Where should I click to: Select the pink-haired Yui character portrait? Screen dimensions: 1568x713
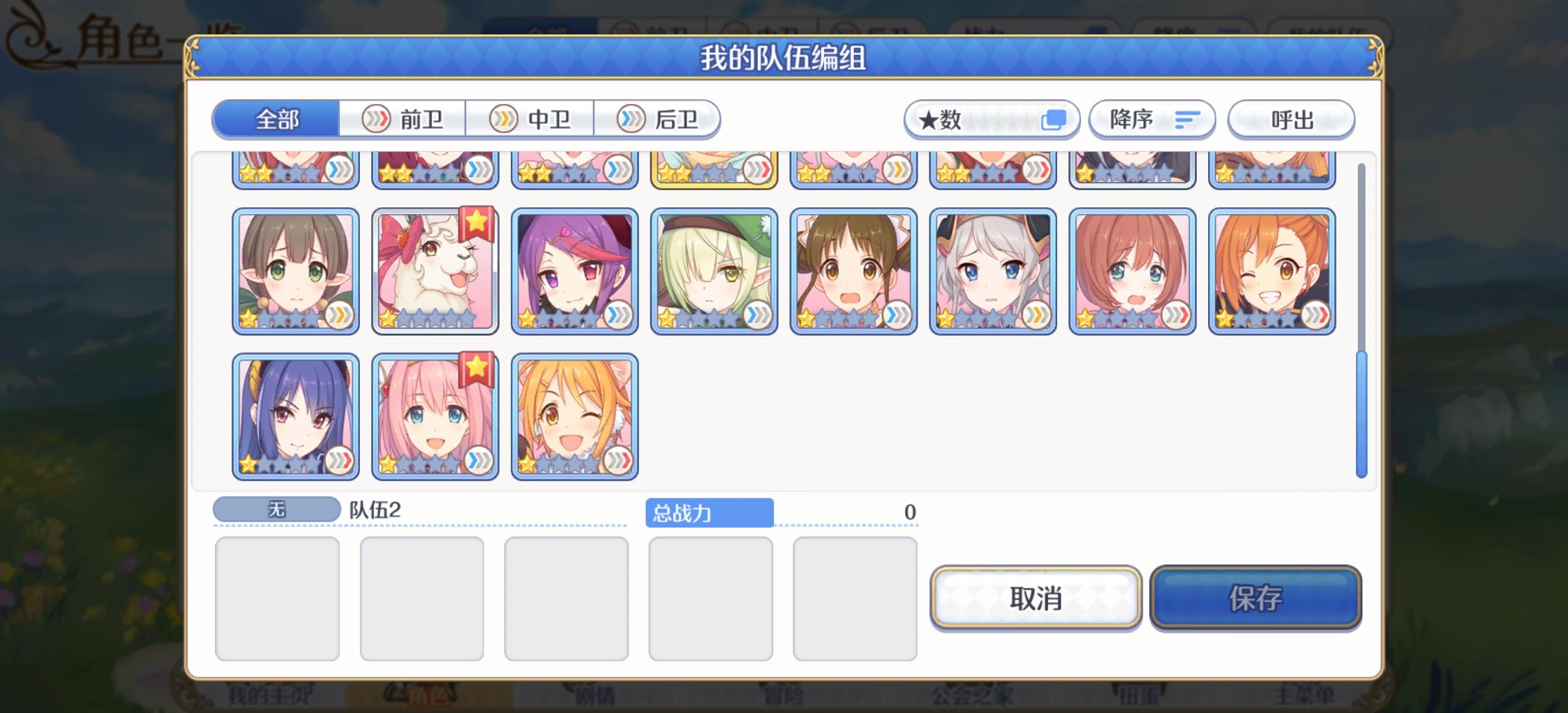[x=434, y=417]
